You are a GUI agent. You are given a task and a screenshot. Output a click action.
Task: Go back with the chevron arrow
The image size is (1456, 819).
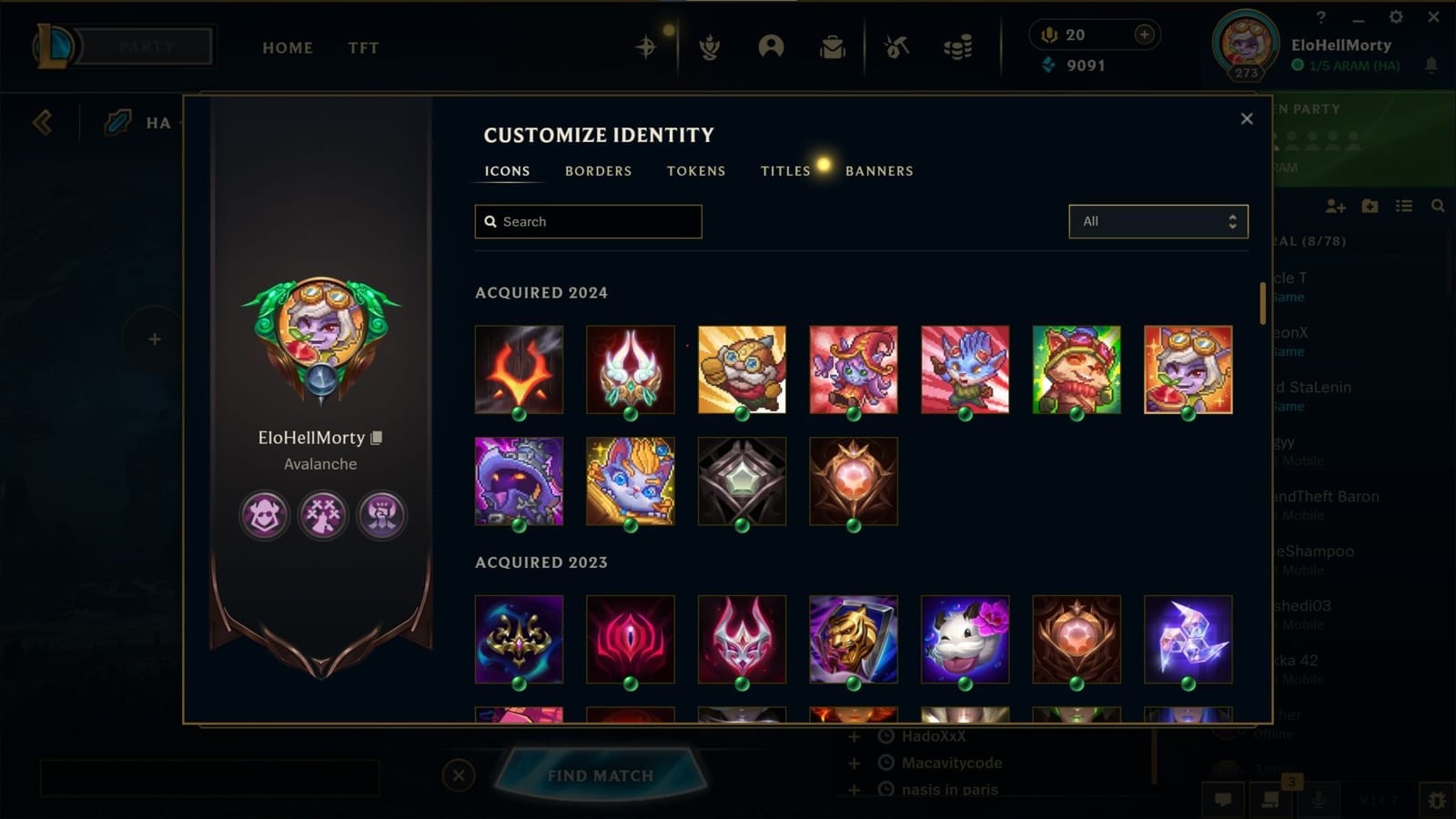tap(41, 123)
